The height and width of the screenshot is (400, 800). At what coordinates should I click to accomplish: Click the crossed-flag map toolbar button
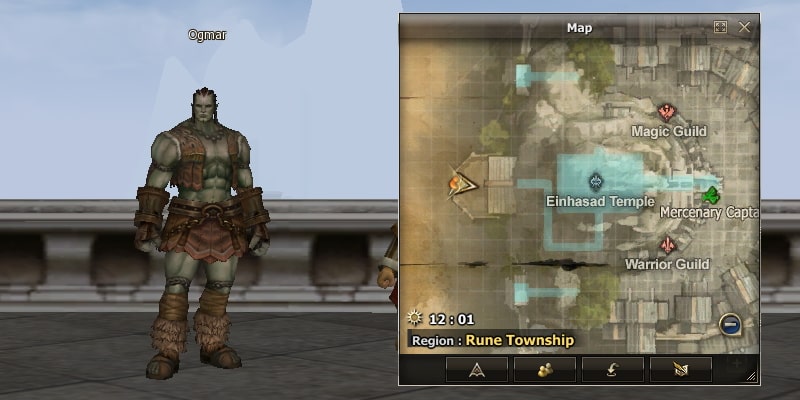(x=681, y=369)
